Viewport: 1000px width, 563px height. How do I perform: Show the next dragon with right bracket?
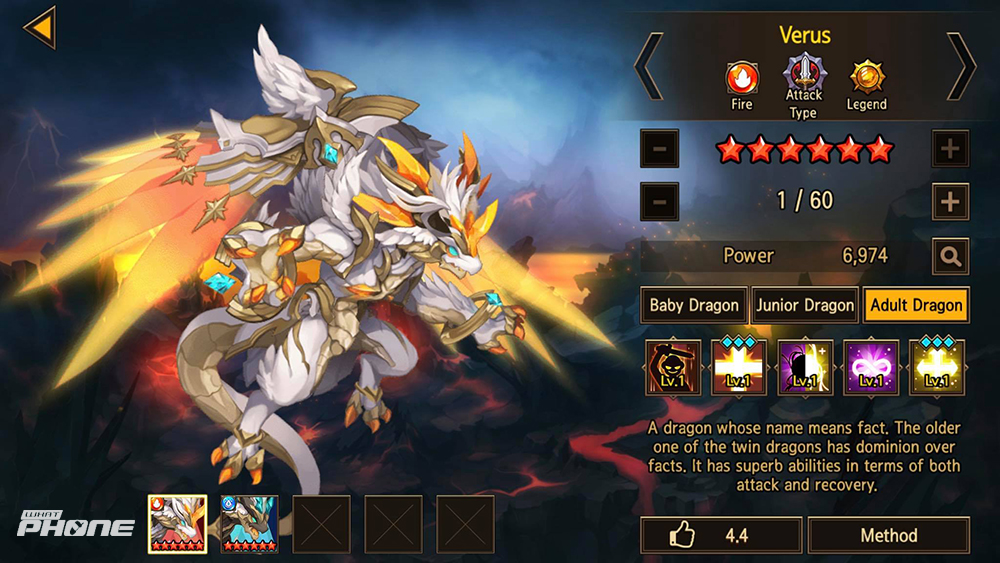point(960,66)
